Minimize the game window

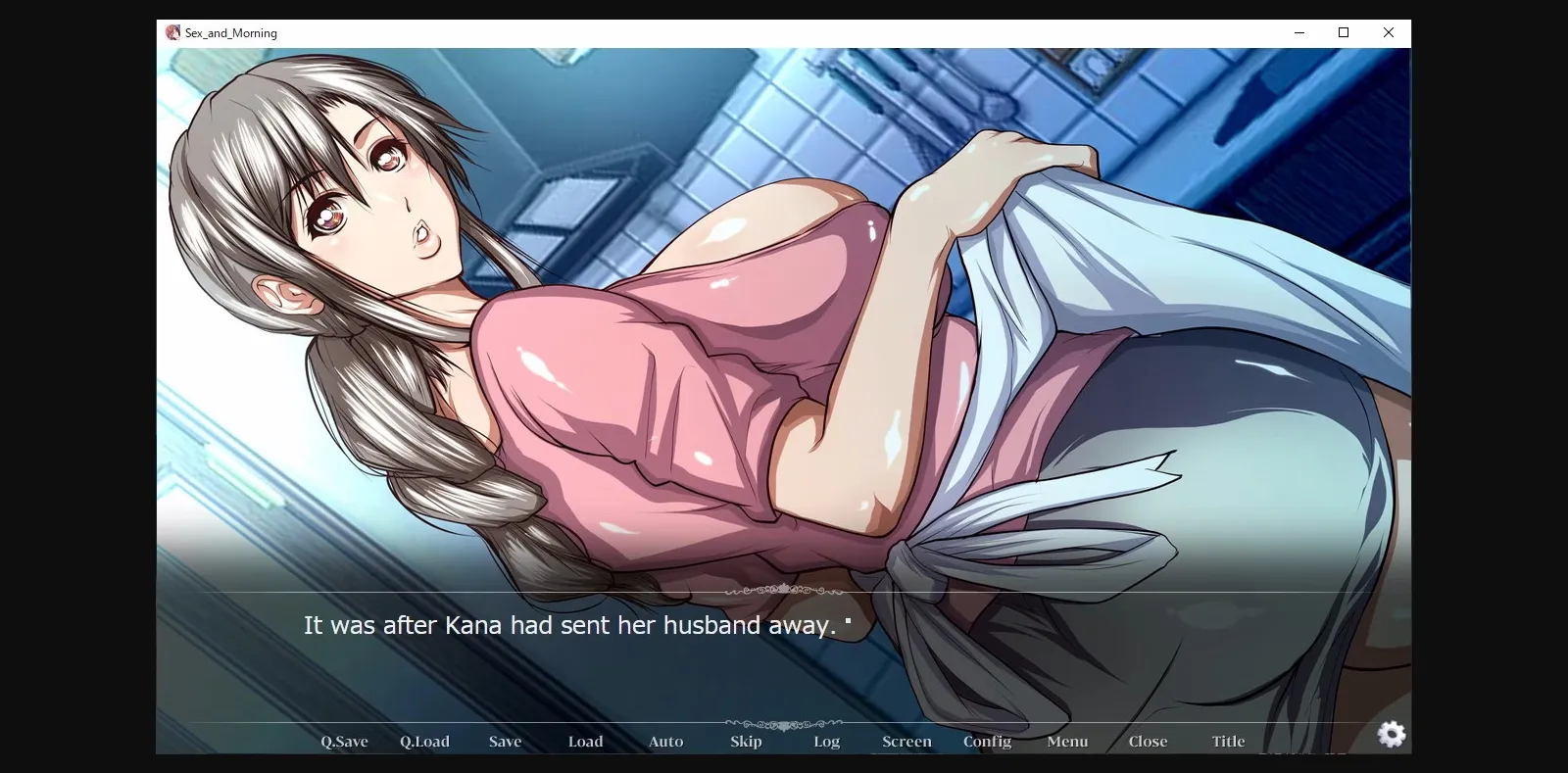[x=1299, y=32]
